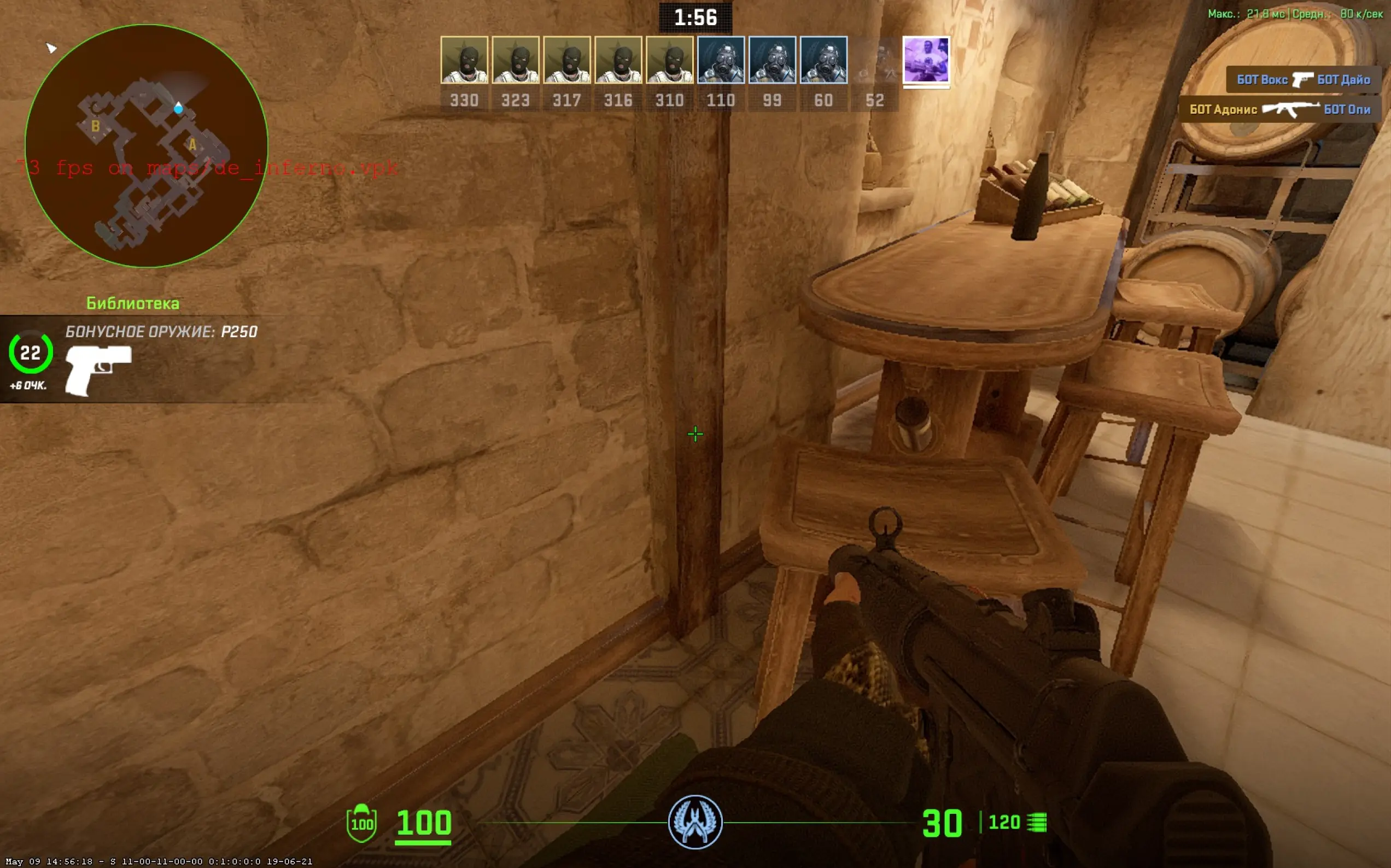Pick the terrorist avatar with score 310
The height and width of the screenshot is (868, 1391).
coord(669,60)
